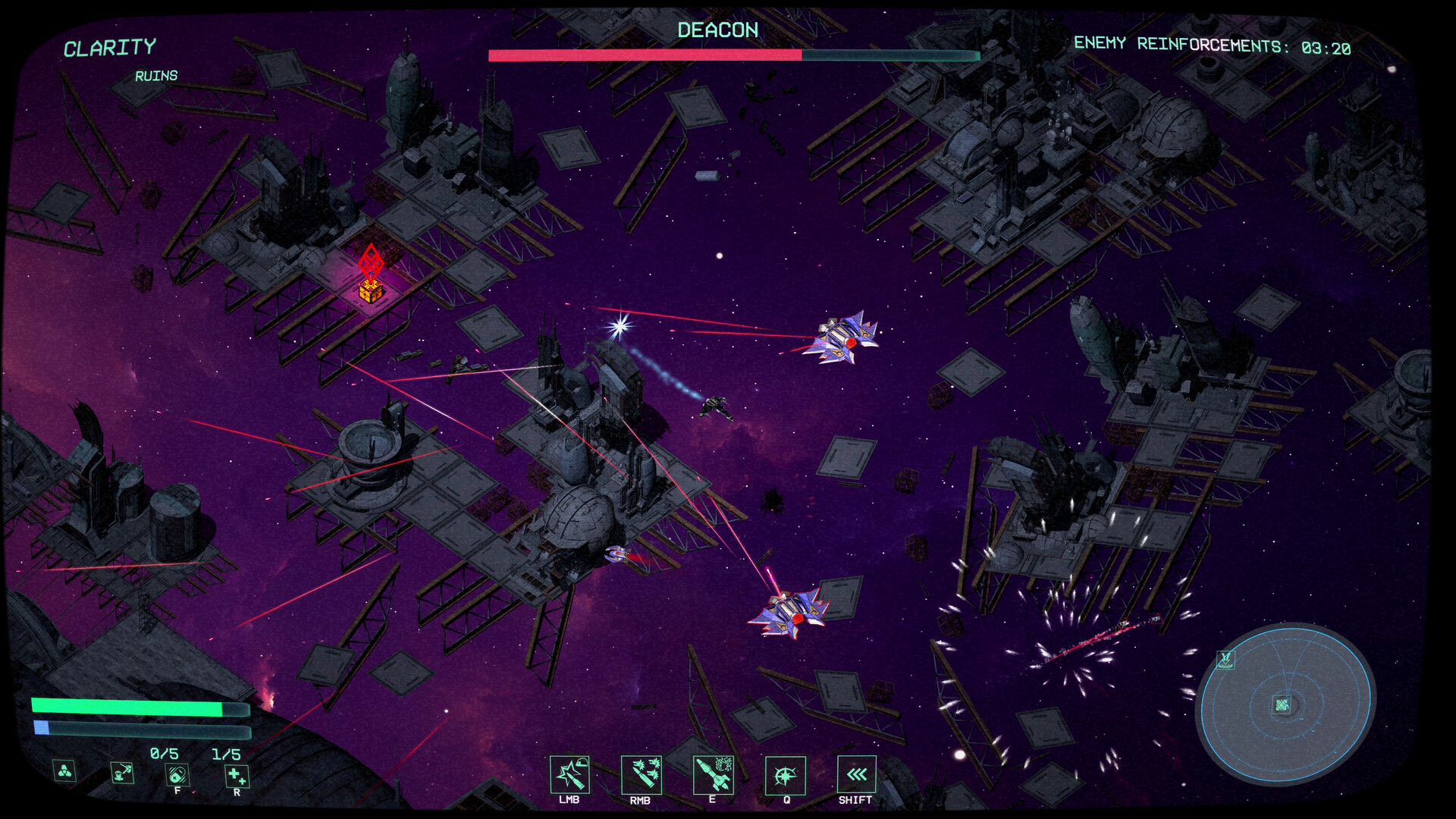Activate the triple-chevron dash ability
1456x819 pixels.
tap(856, 774)
